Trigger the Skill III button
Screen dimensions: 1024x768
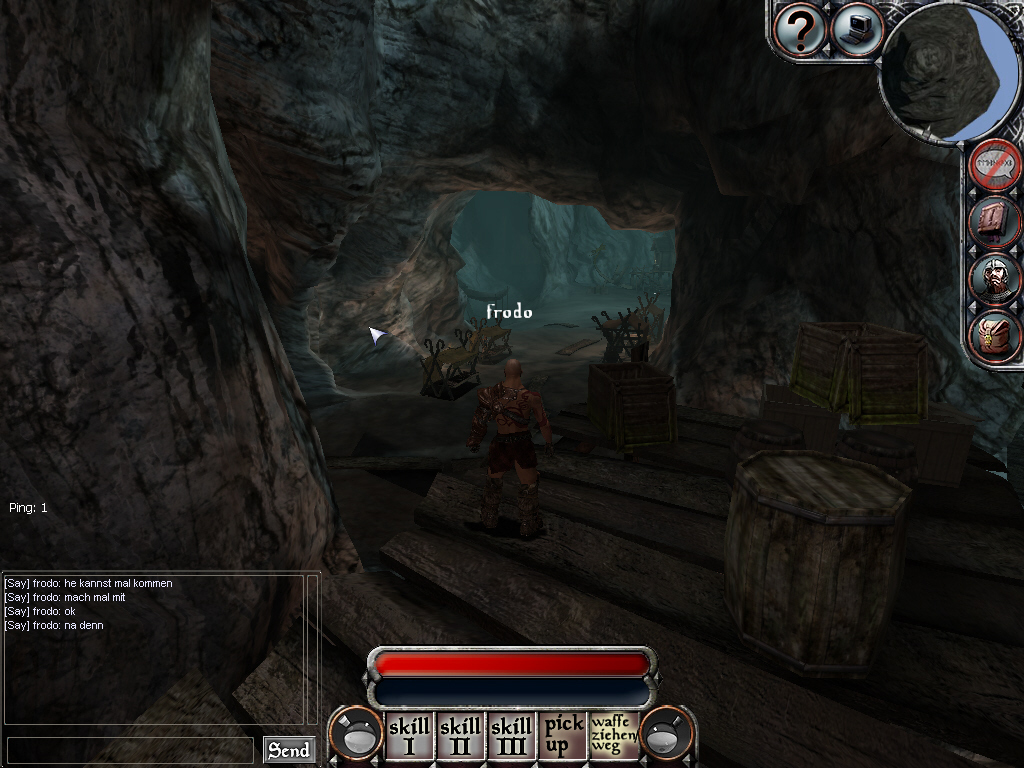pyautogui.click(x=511, y=736)
